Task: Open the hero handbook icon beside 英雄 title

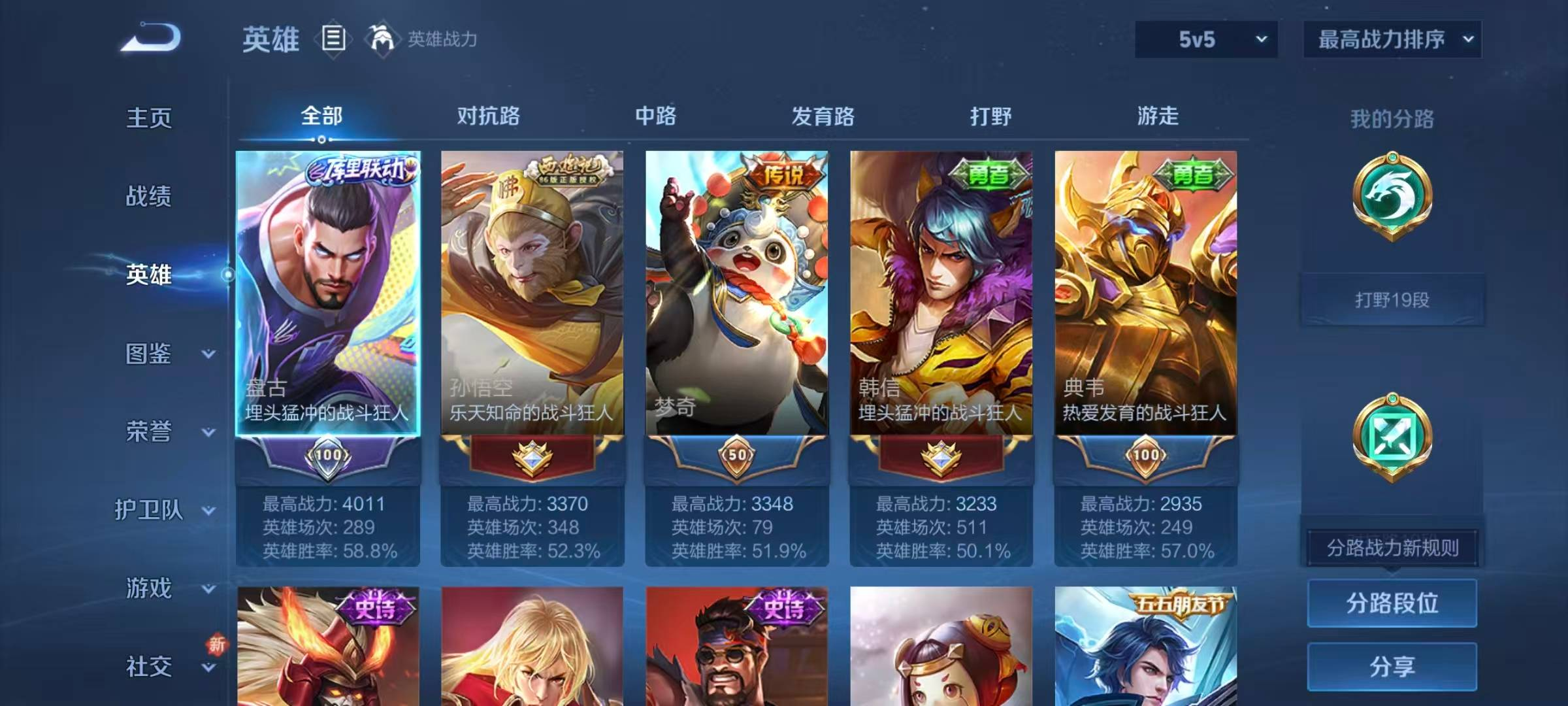Action: coord(333,39)
